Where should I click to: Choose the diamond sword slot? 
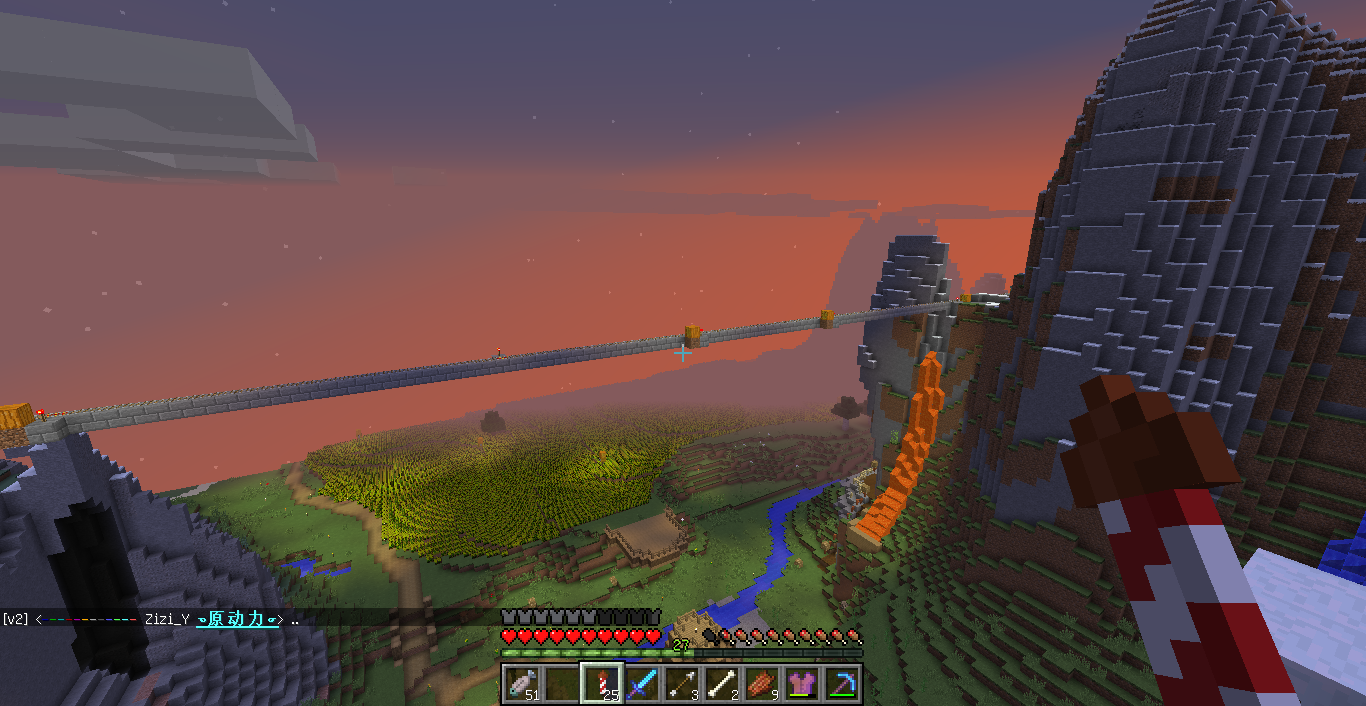click(x=642, y=684)
